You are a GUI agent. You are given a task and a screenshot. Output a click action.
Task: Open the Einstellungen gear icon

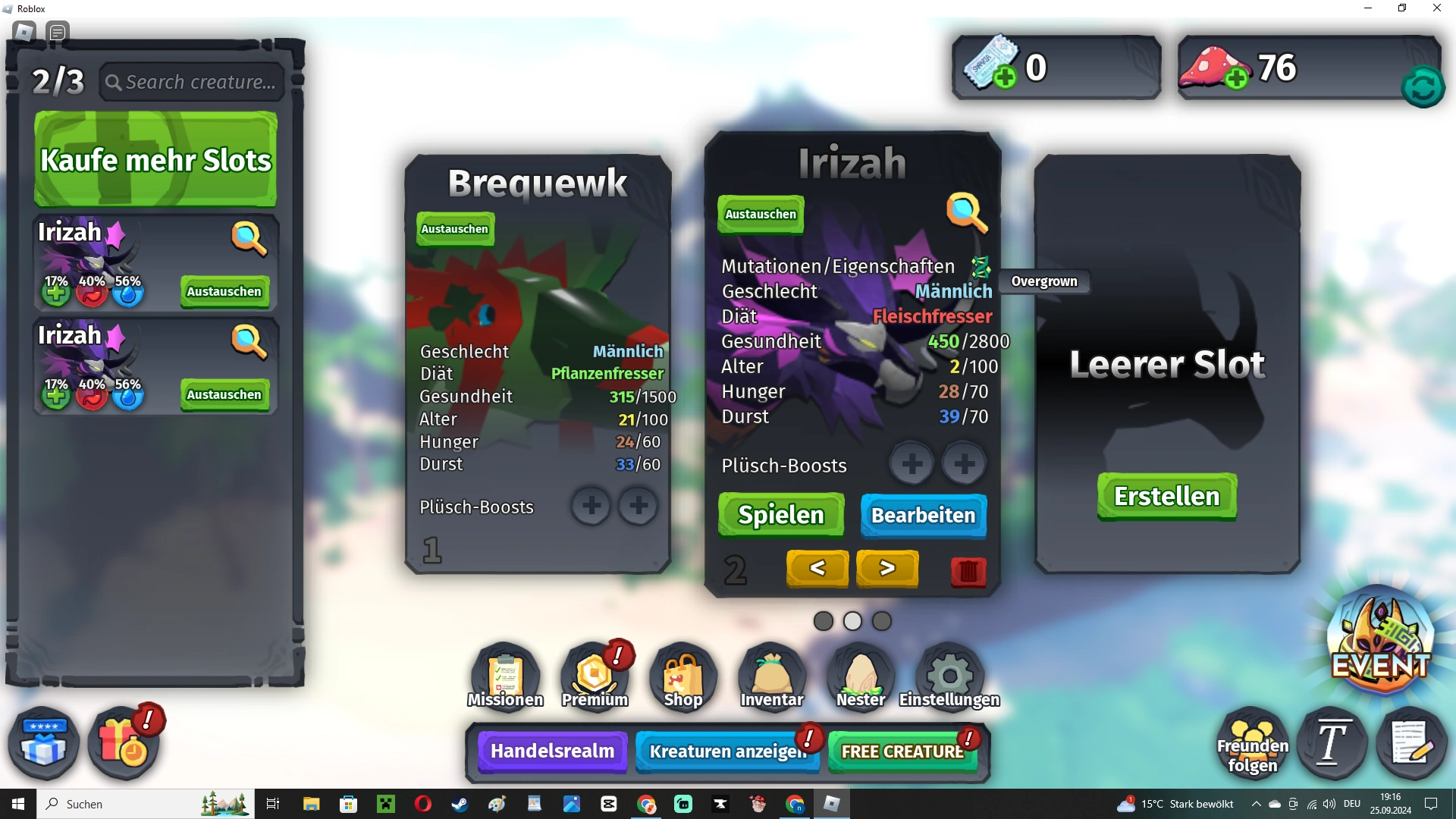[x=949, y=673]
